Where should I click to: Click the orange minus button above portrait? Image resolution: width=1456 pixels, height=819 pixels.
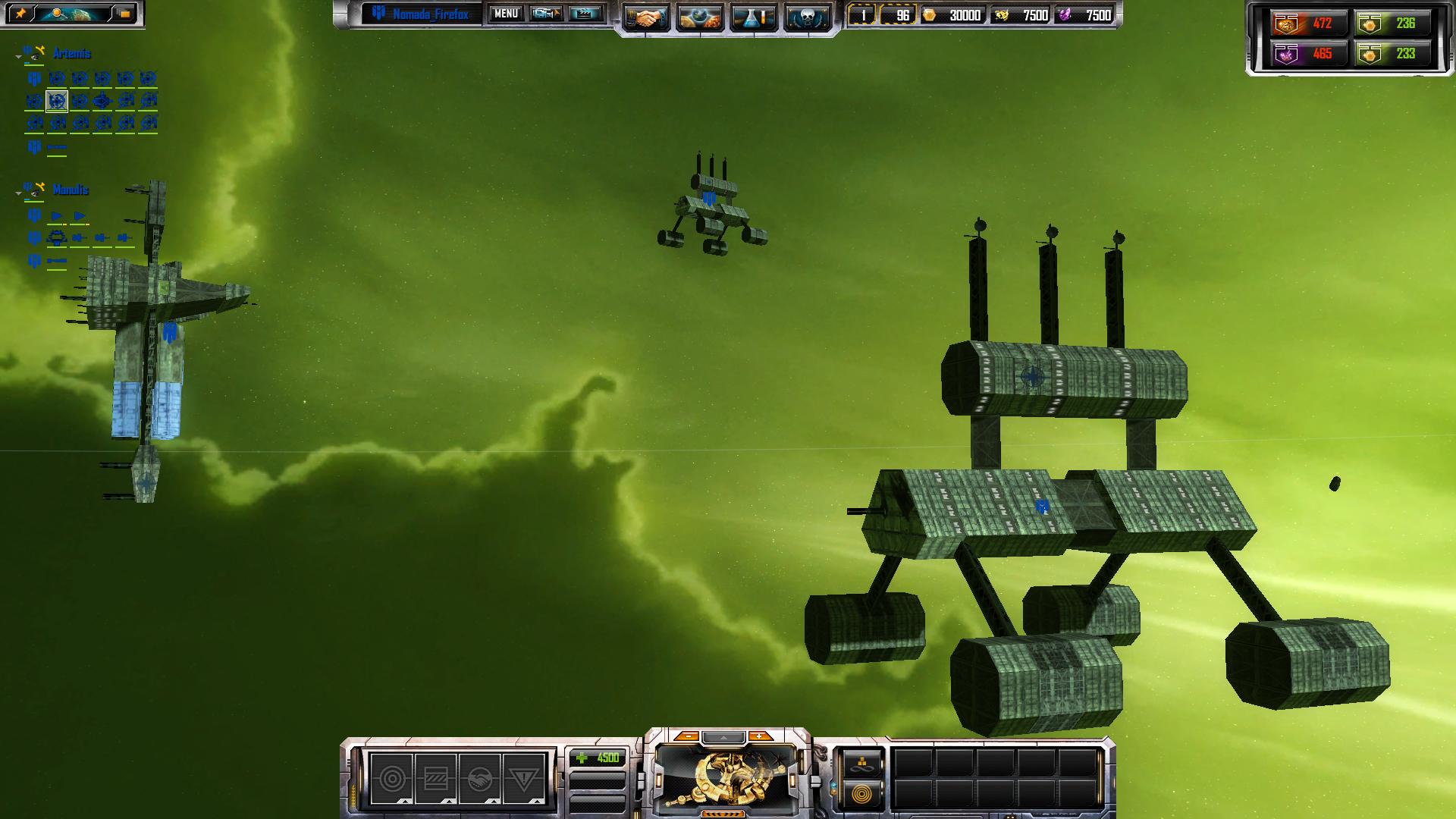tap(687, 736)
